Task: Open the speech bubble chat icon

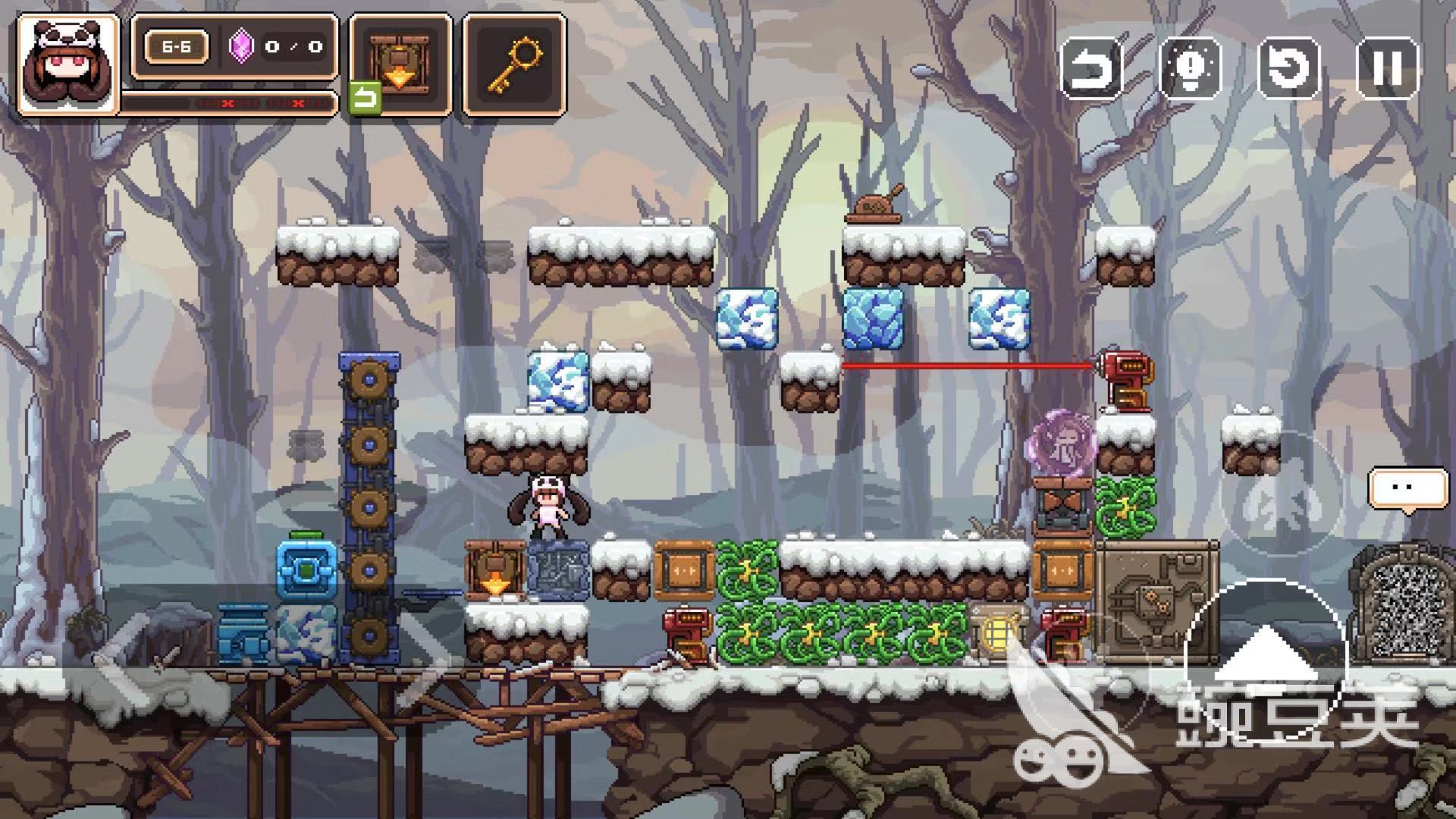Action: 1407,488
